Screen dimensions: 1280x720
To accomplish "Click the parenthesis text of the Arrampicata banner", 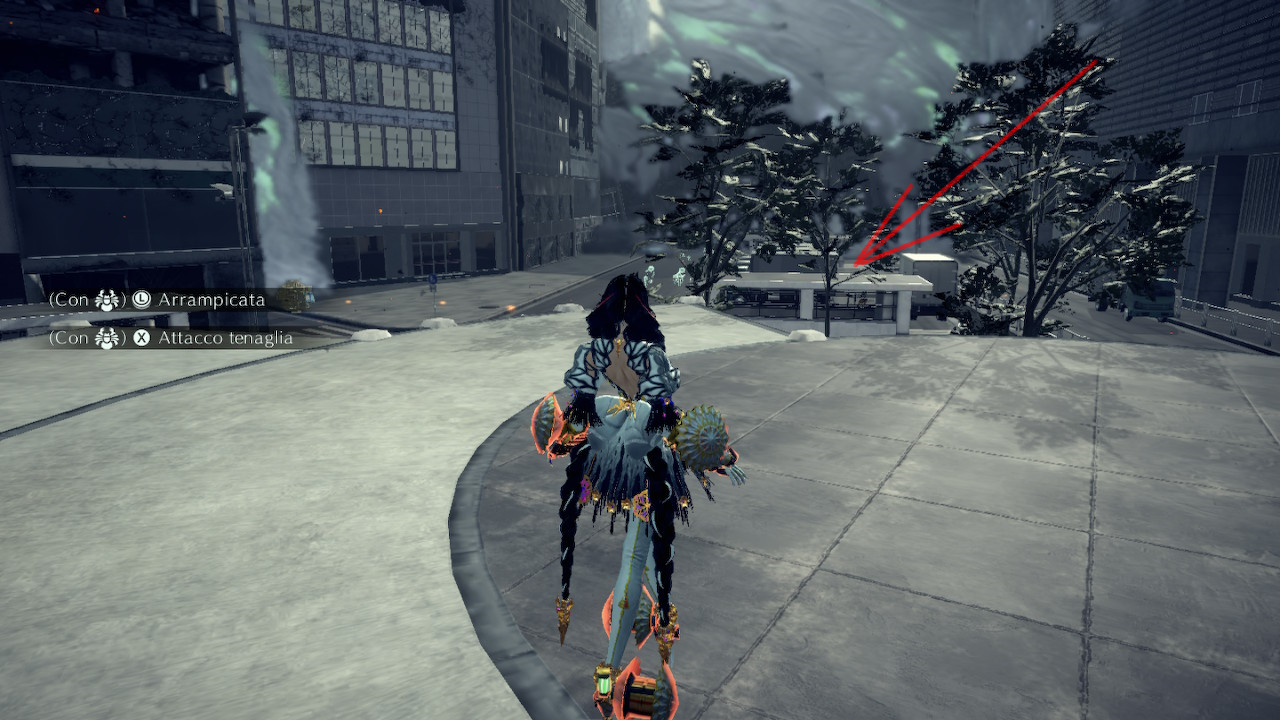I will point(52,299).
